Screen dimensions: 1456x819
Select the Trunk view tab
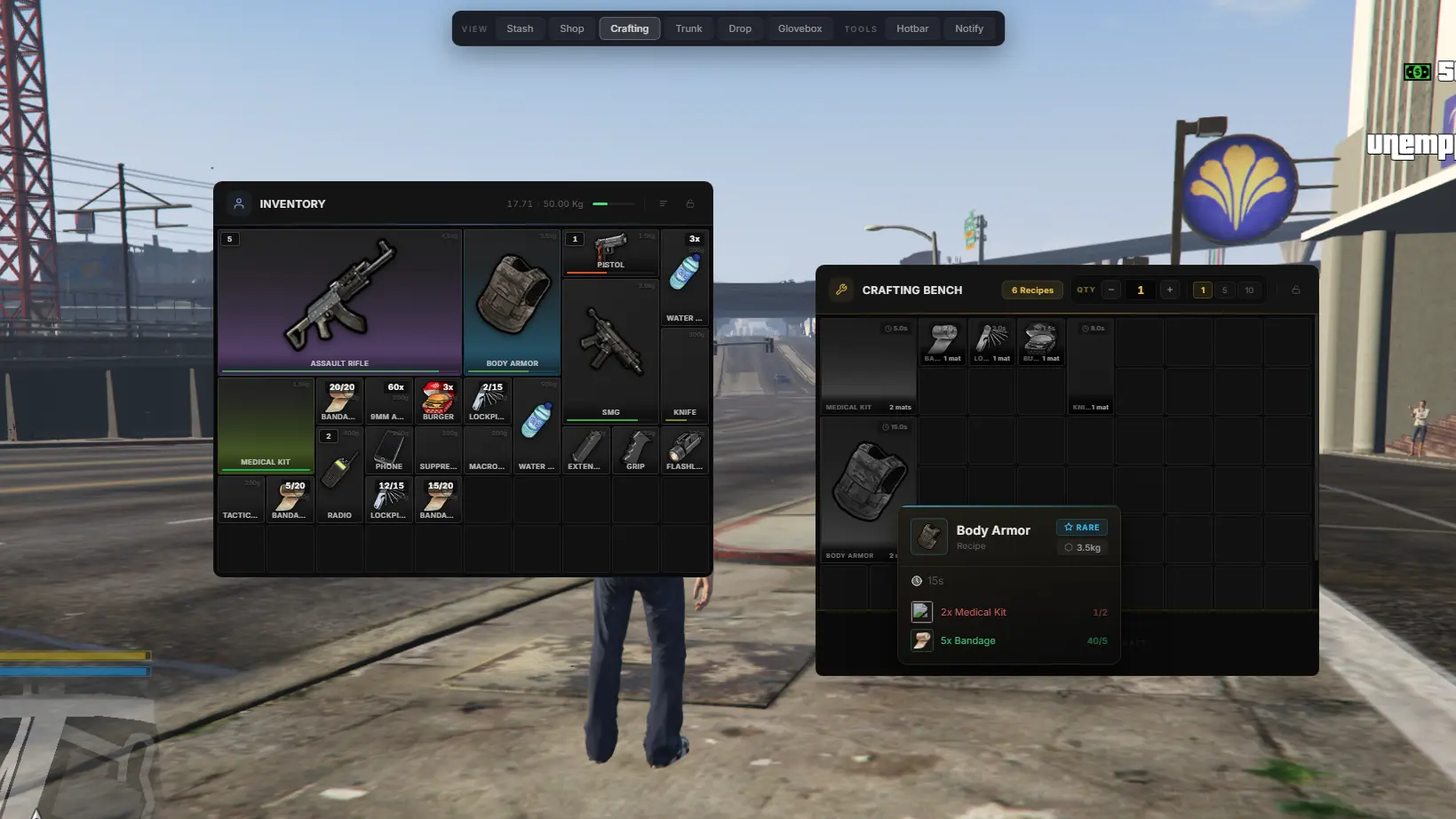click(x=688, y=28)
